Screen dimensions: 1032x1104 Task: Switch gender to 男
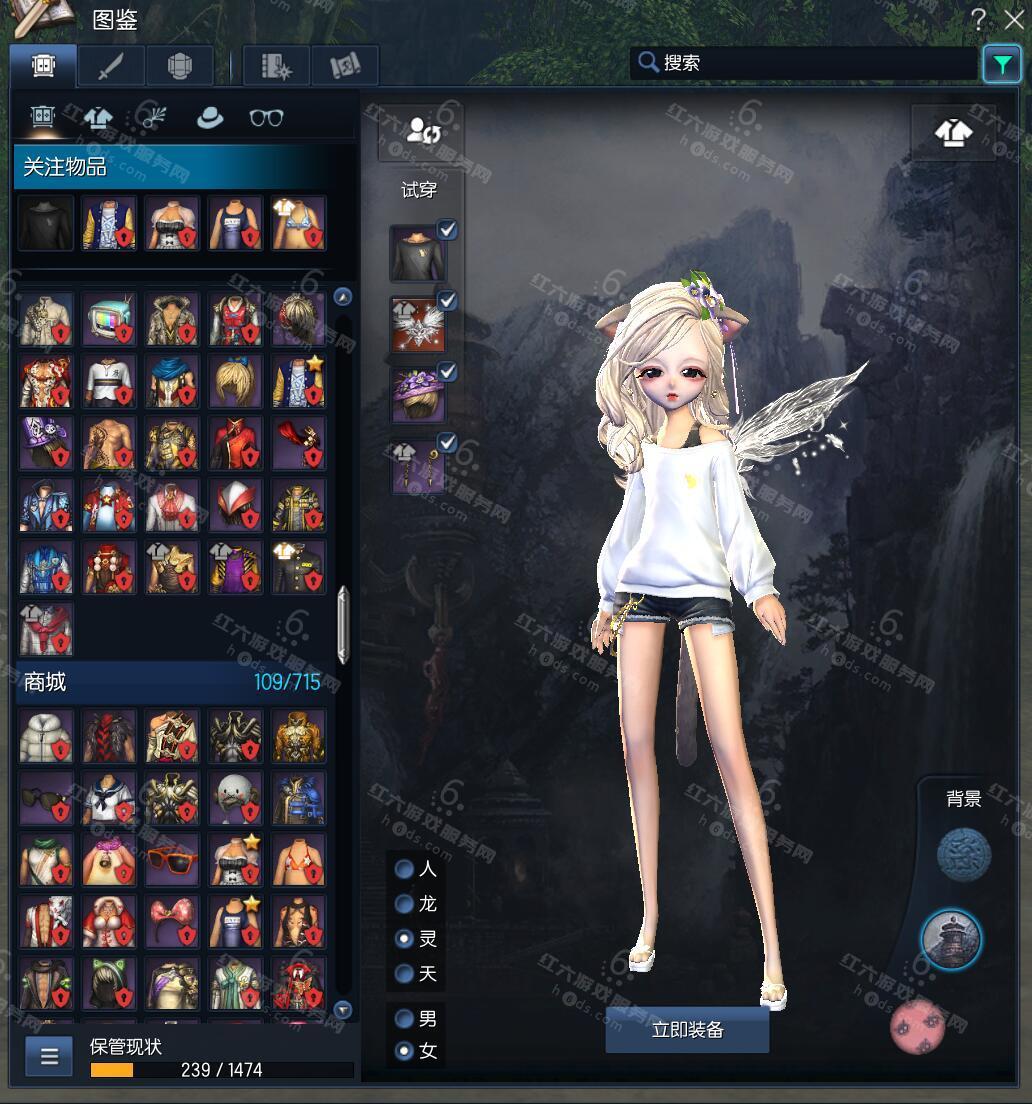(x=405, y=1019)
